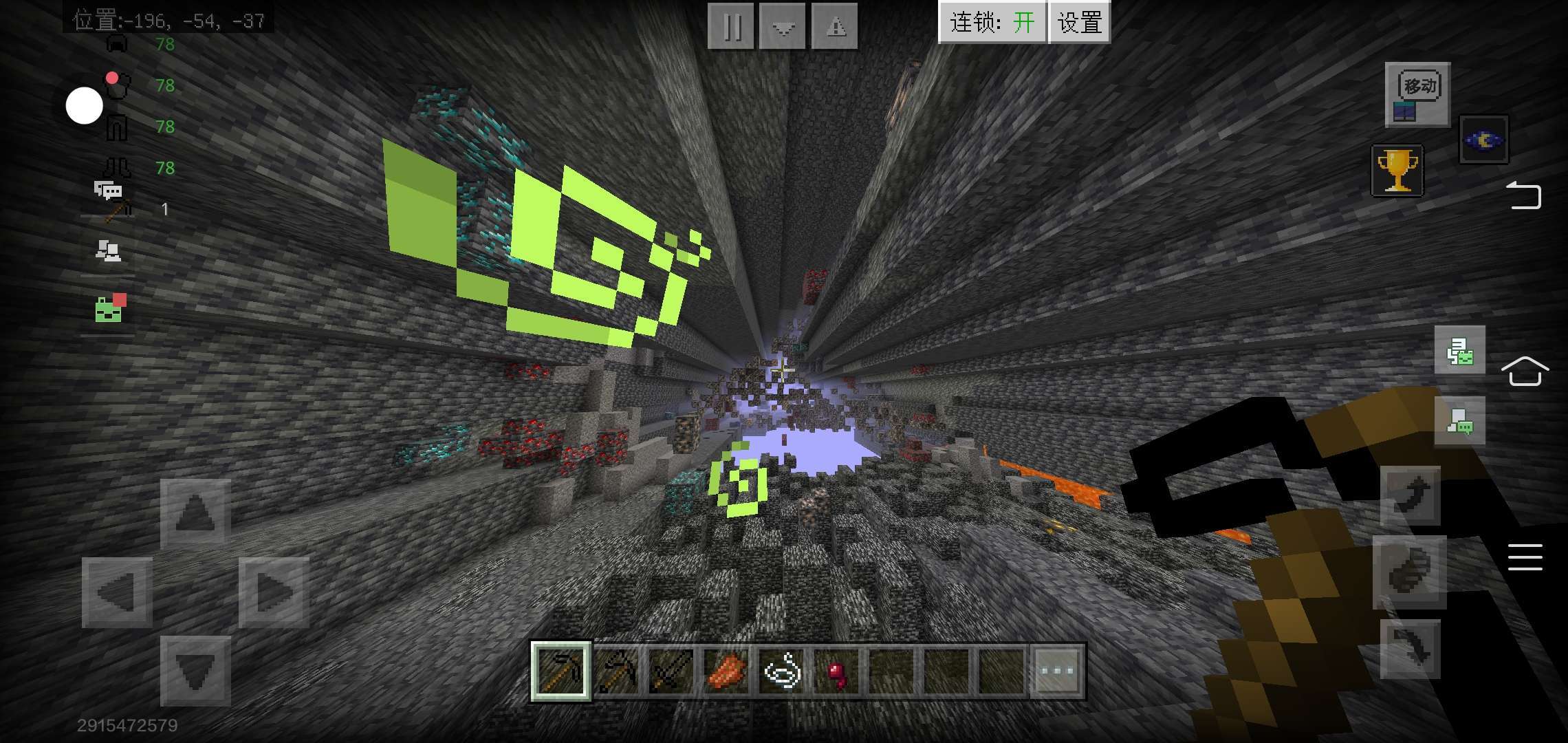Open the gold trophy achievements icon

coord(1397,170)
